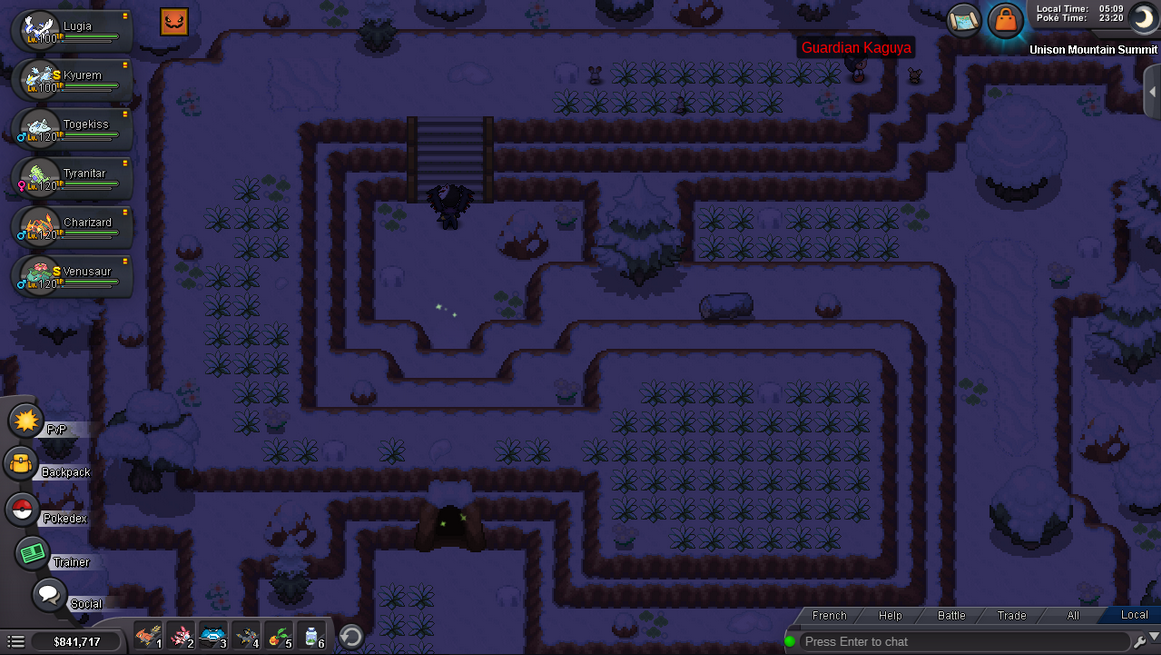Open chat settings wrench icon
Image resolution: width=1161 pixels, height=655 pixels.
1139,641
